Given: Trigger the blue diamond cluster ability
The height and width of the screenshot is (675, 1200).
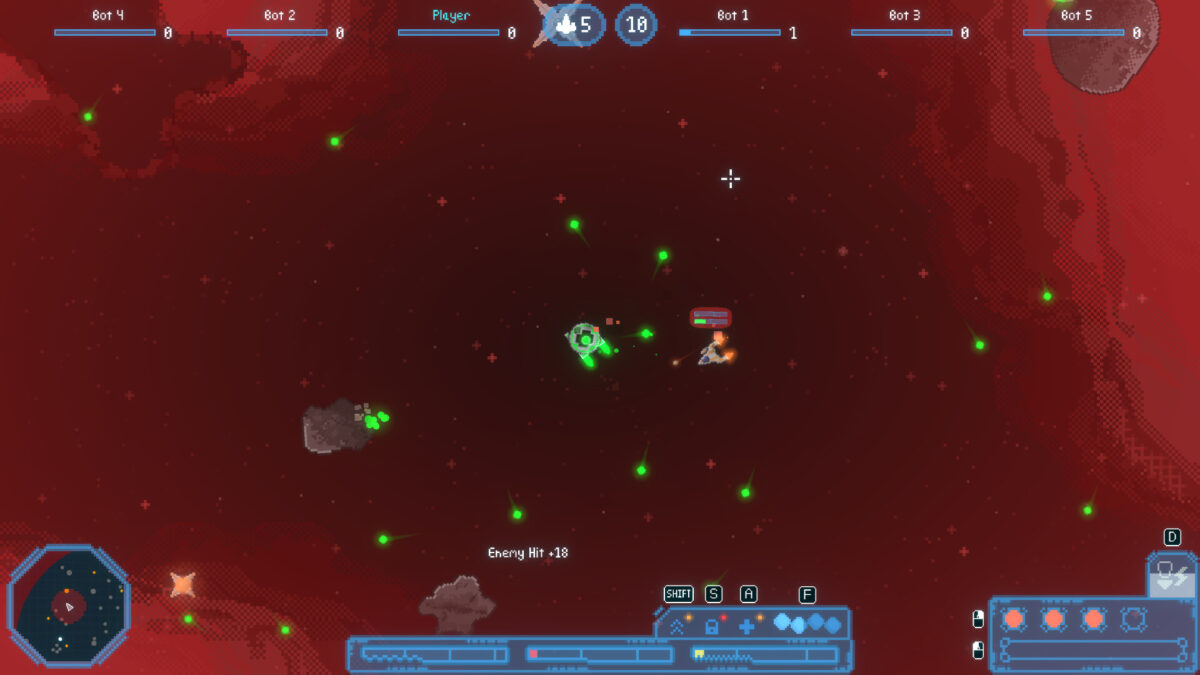Looking at the screenshot, I should [807, 624].
